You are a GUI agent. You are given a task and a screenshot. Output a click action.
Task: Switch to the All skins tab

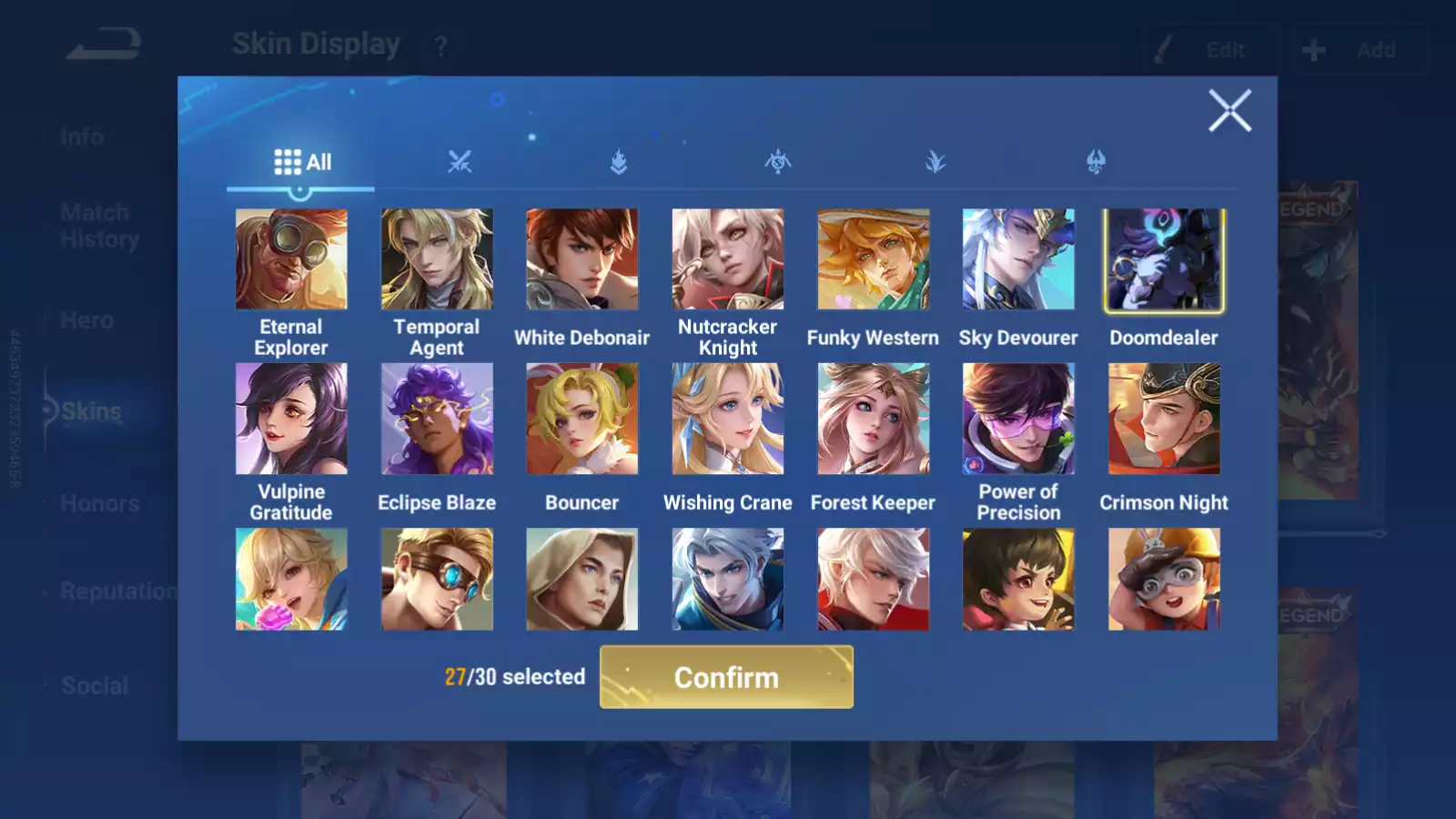(x=302, y=162)
